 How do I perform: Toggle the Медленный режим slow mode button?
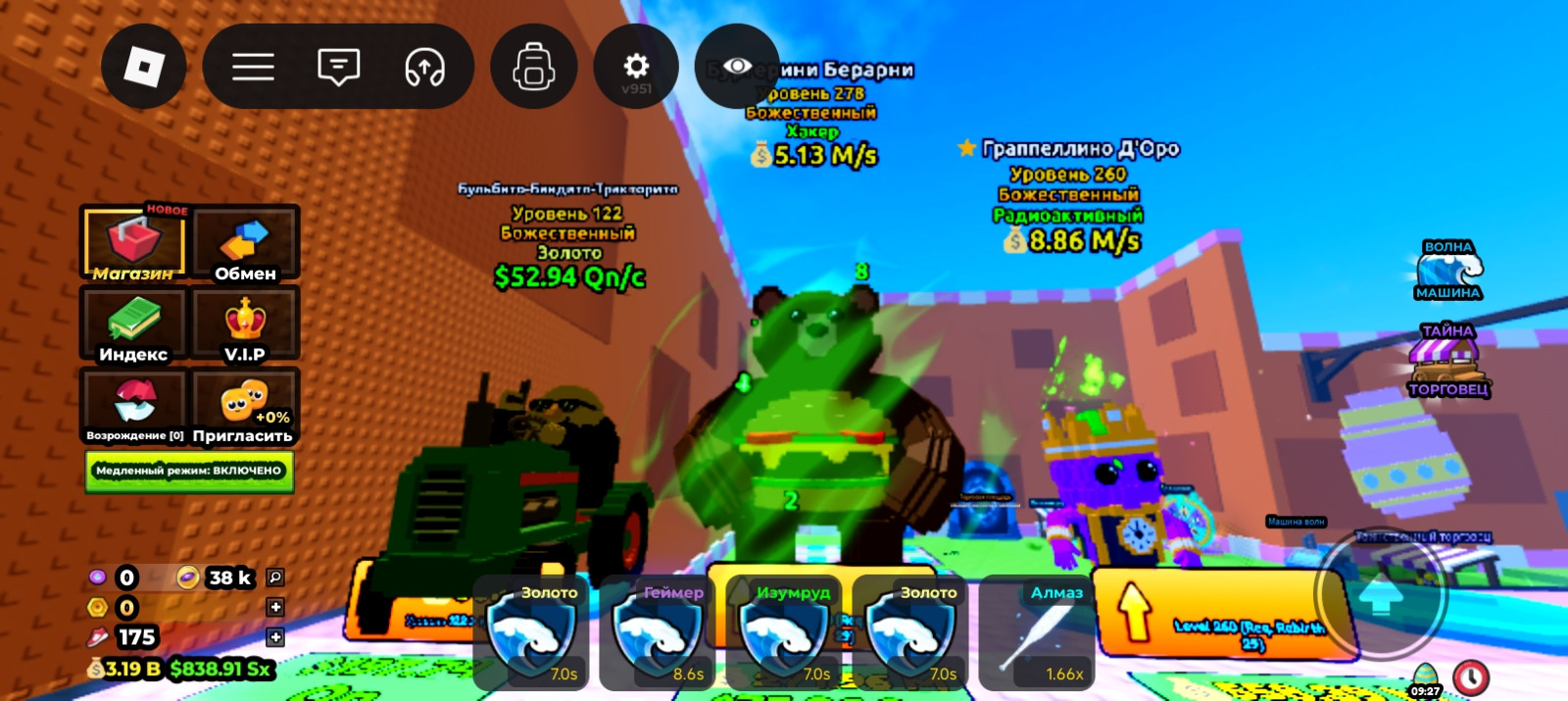point(189,471)
